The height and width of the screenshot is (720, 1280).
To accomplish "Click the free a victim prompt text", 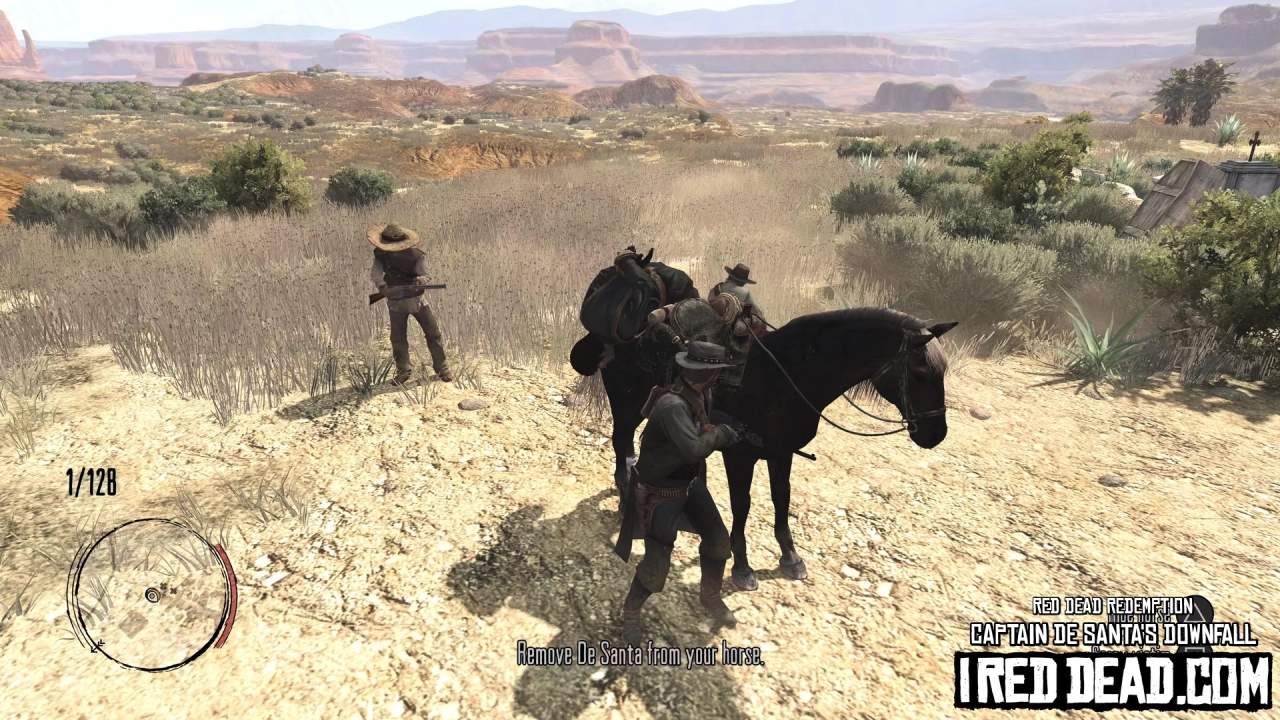I will click(1132, 651).
